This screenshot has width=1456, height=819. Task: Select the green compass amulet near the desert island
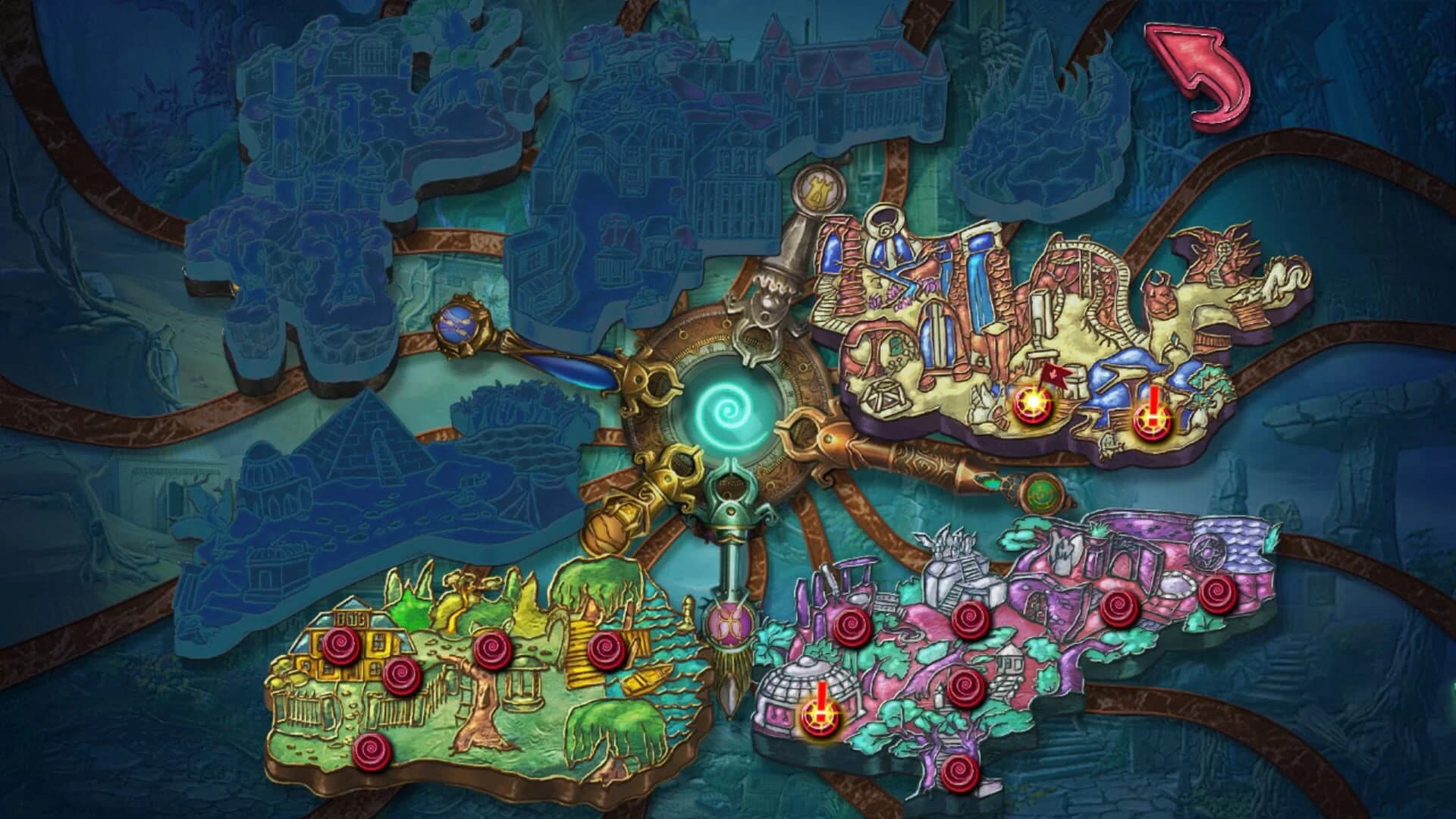[1043, 493]
